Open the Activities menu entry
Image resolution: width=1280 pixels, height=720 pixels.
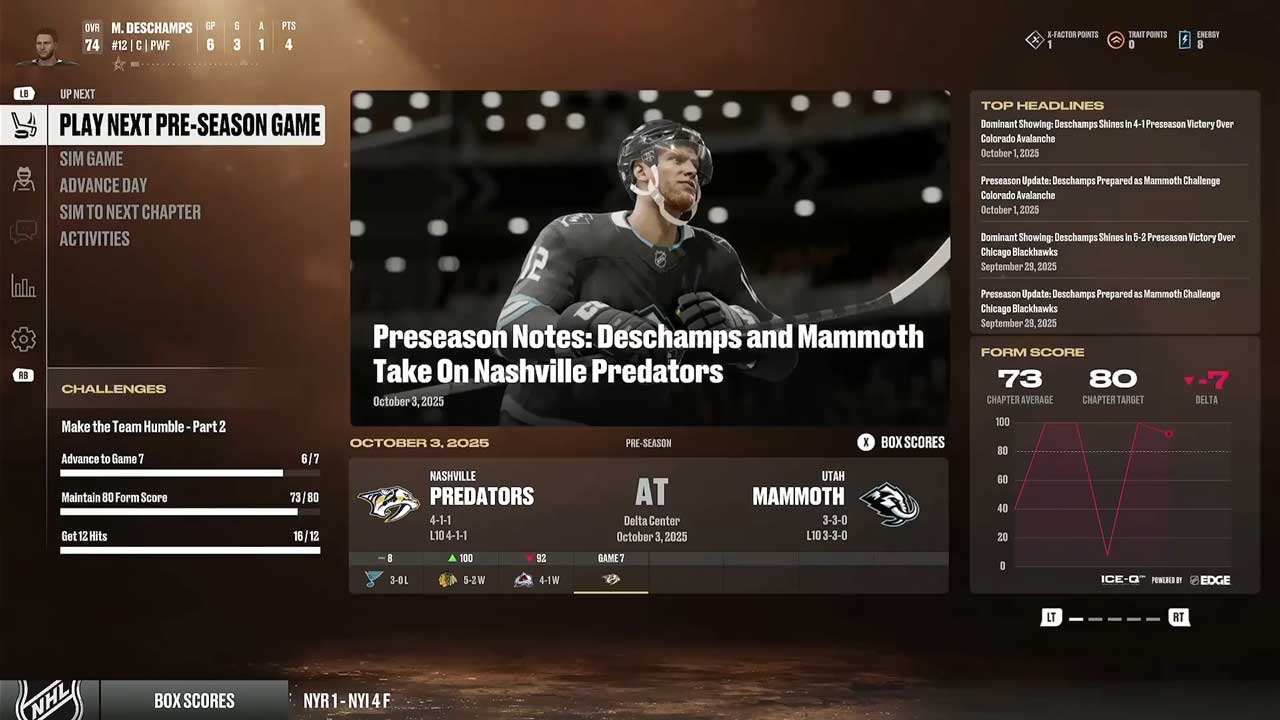pos(94,239)
